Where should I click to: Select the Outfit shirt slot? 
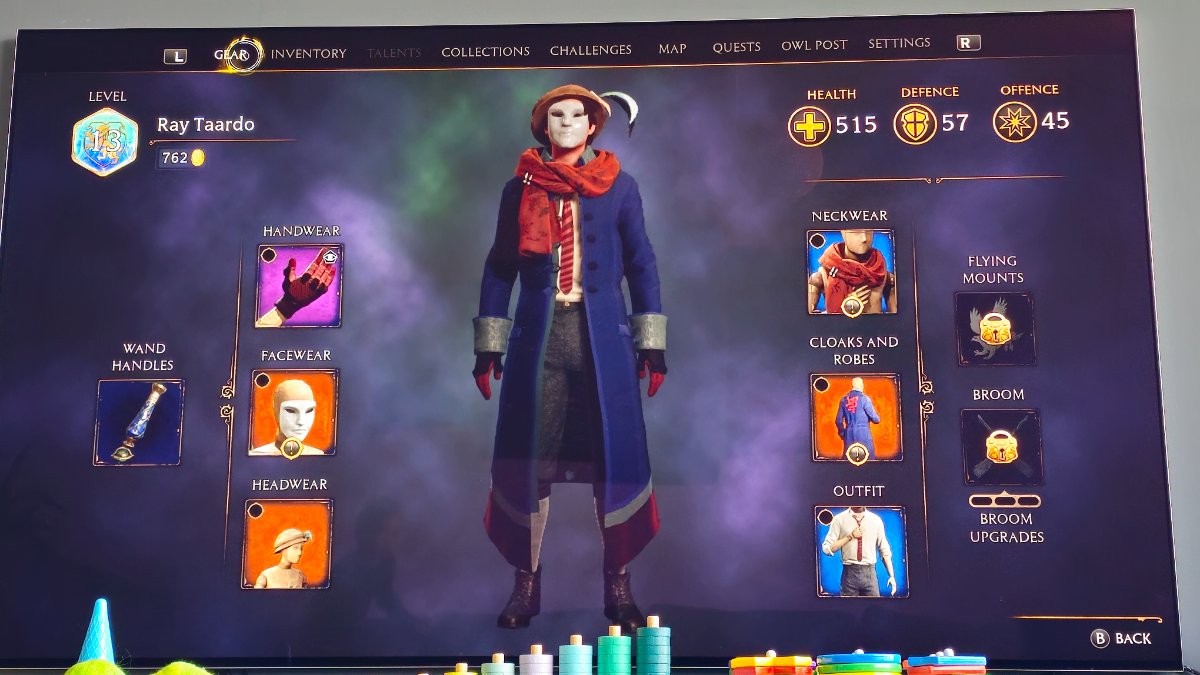pyautogui.click(x=861, y=551)
